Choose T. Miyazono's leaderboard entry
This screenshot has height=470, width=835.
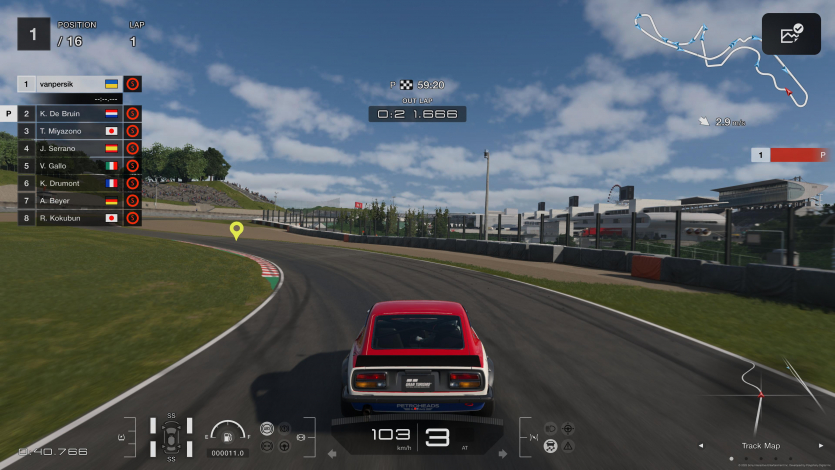(70, 131)
